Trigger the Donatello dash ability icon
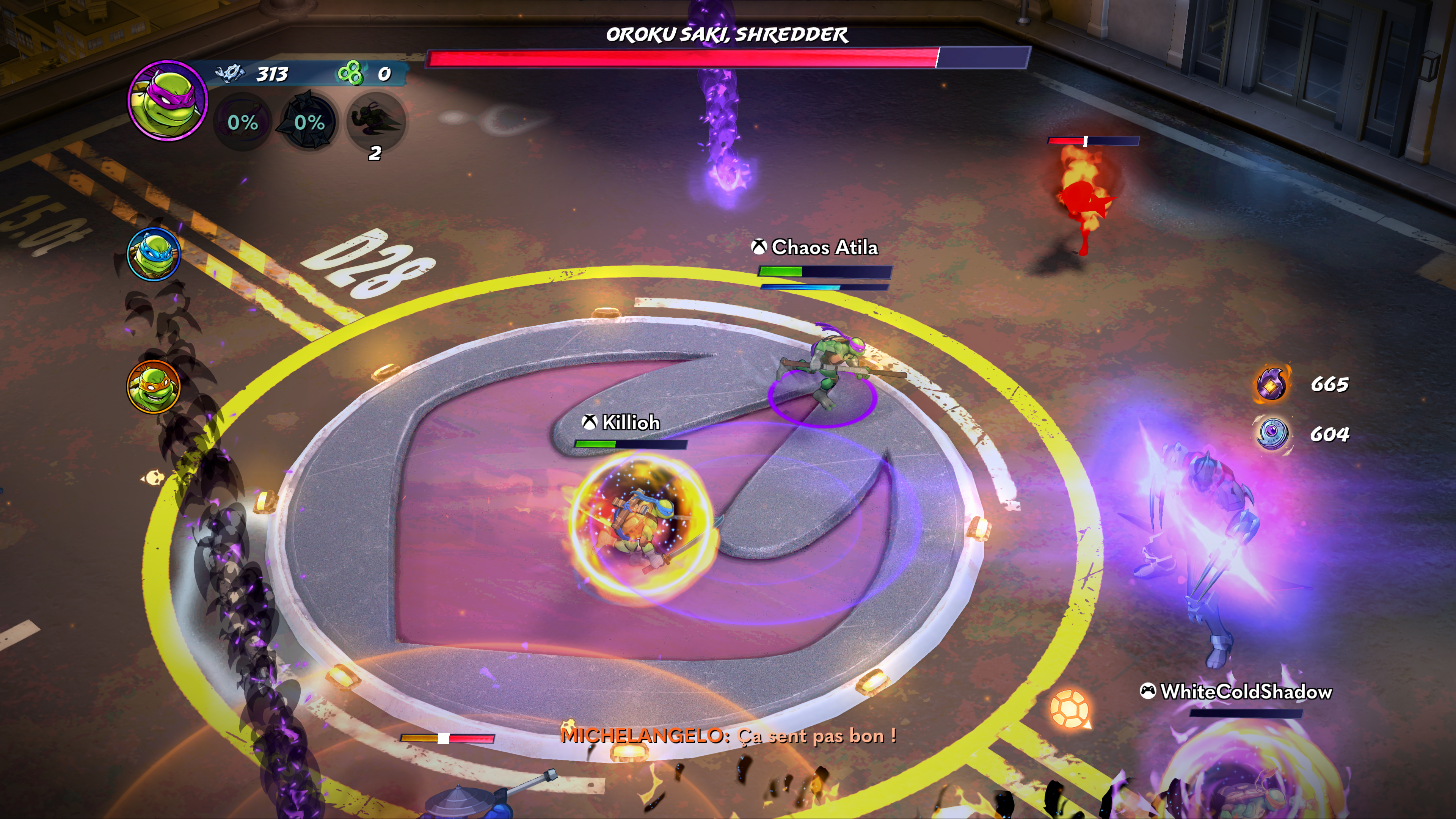 (x=375, y=121)
